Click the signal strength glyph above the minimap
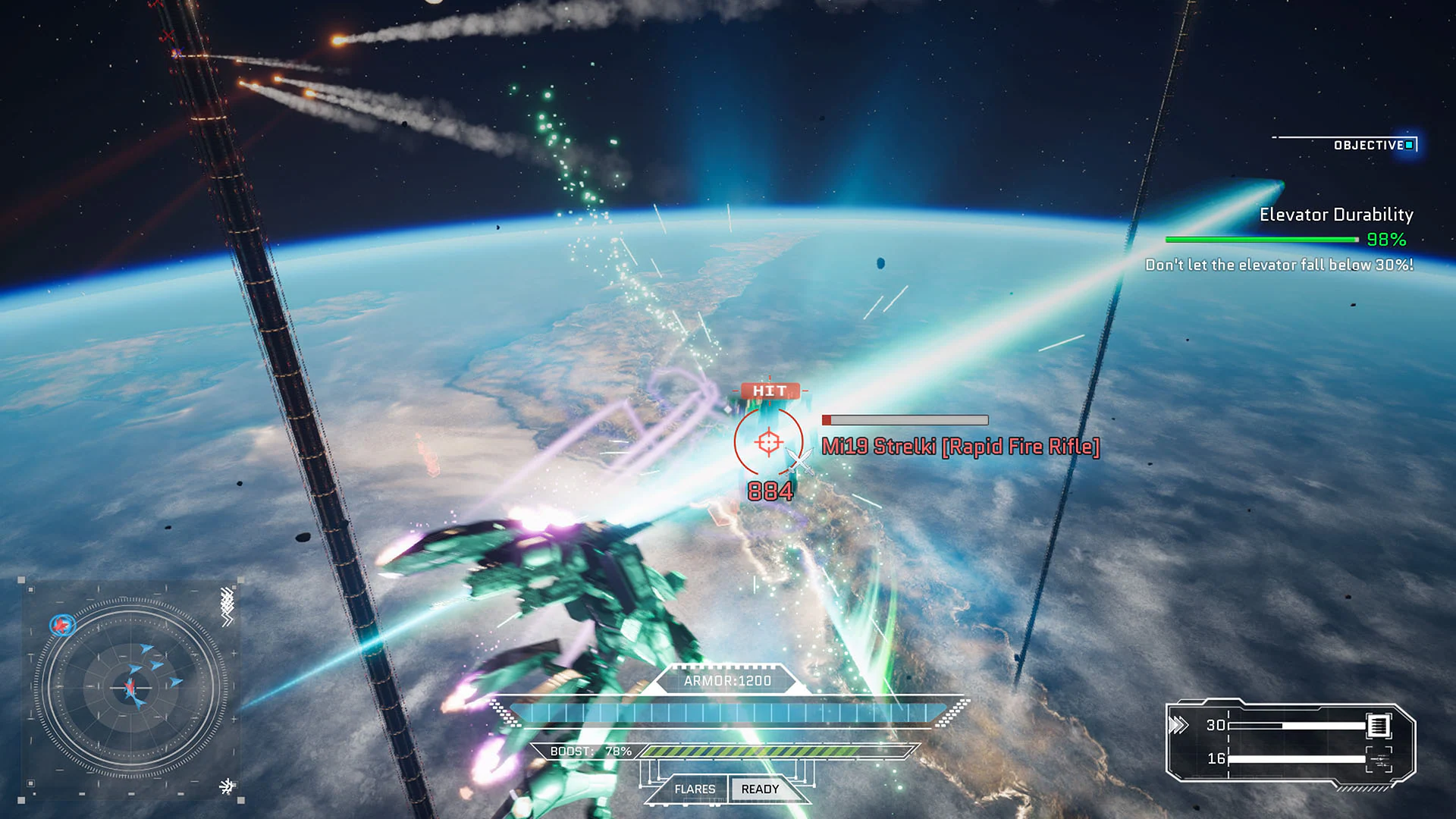This screenshot has width=1456, height=819. pos(227,604)
